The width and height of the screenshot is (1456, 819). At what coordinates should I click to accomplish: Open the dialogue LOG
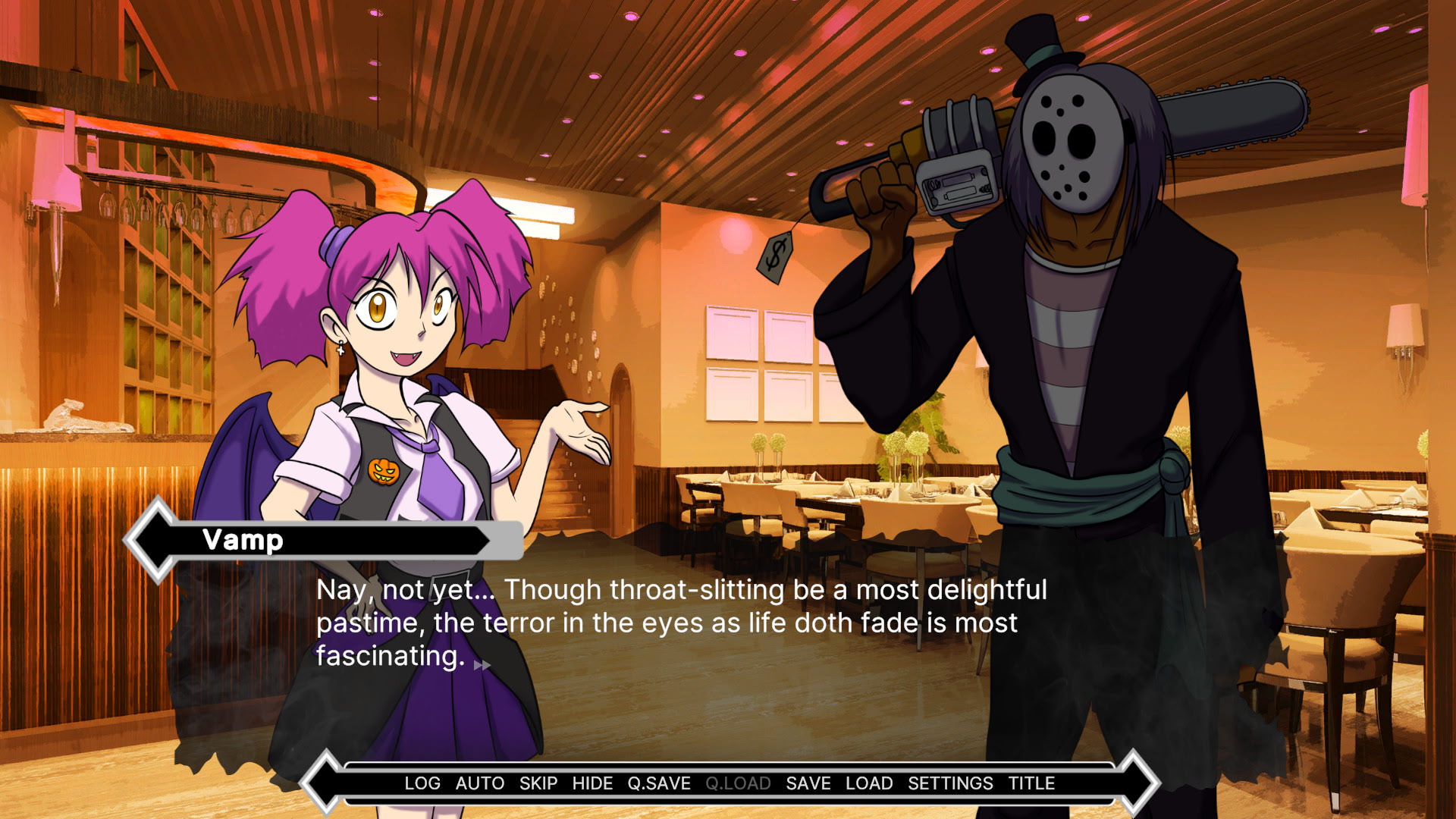pyautogui.click(x=422, y=783)
